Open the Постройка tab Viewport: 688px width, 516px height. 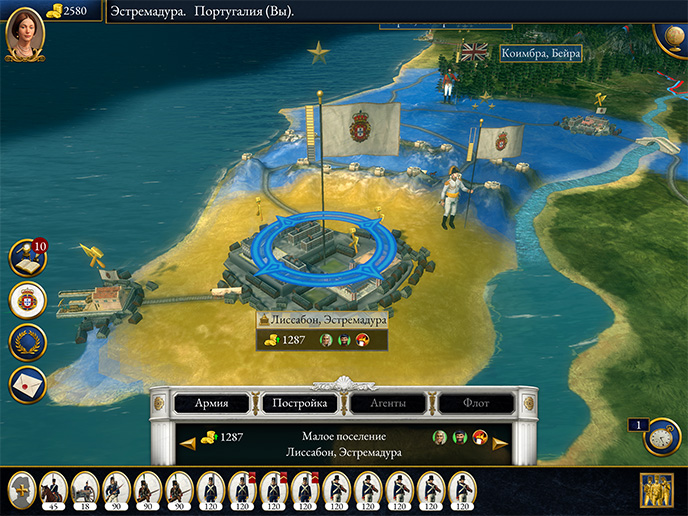pos(300,404)
